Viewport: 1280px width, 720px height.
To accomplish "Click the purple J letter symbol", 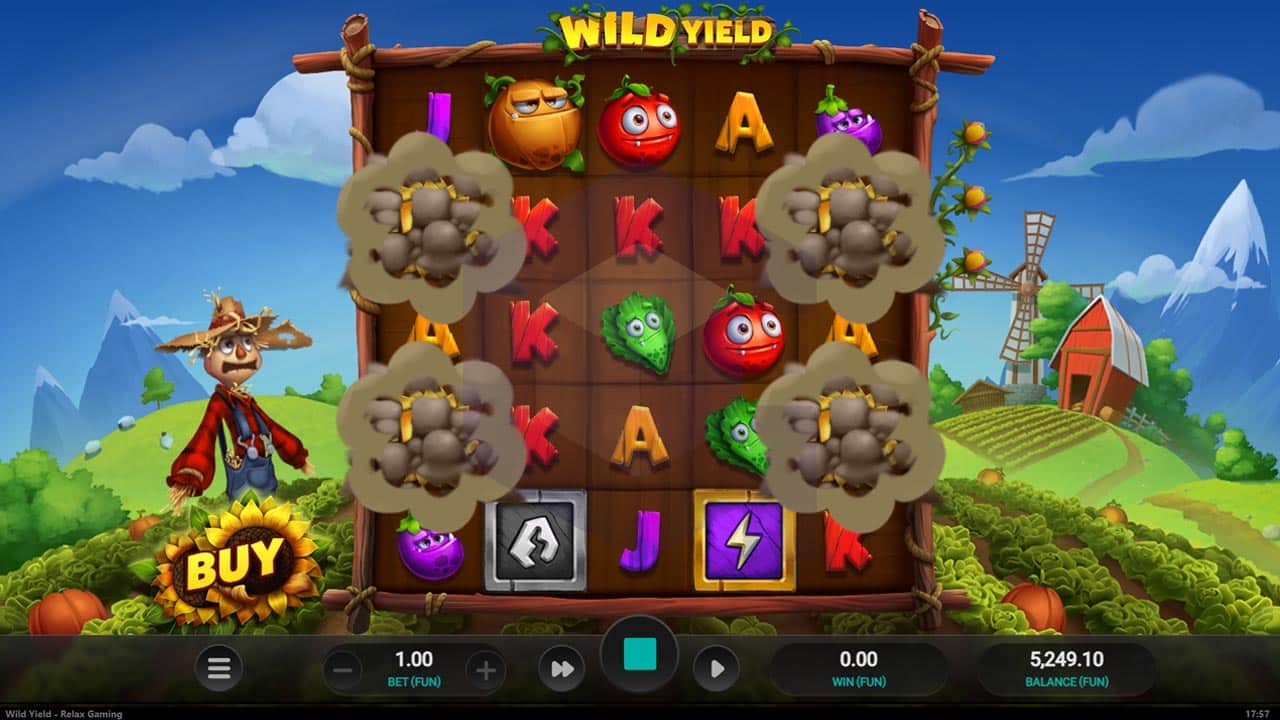I will coord(638,538).
